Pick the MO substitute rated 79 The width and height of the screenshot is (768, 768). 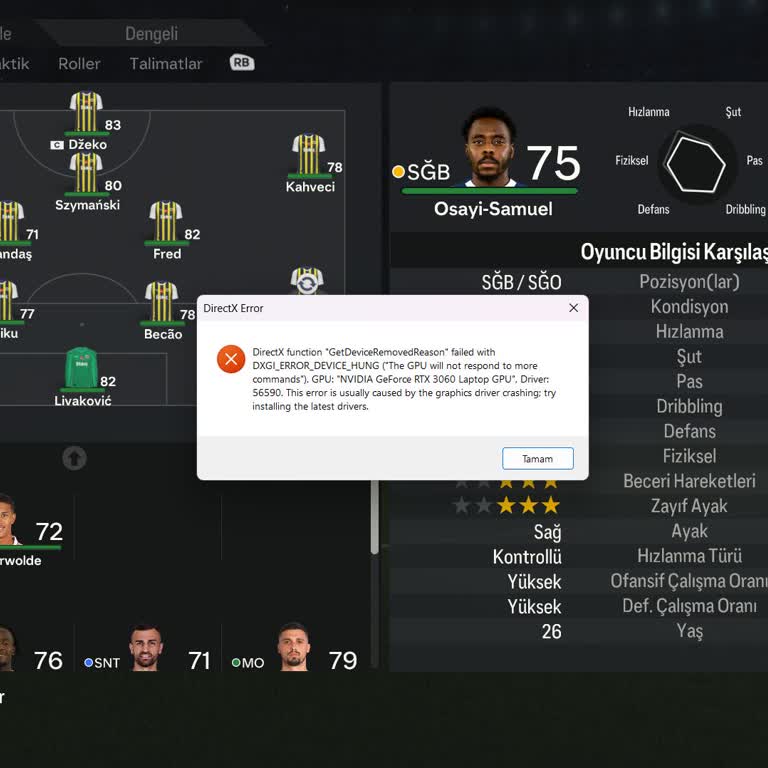click(x=293, y=650)
